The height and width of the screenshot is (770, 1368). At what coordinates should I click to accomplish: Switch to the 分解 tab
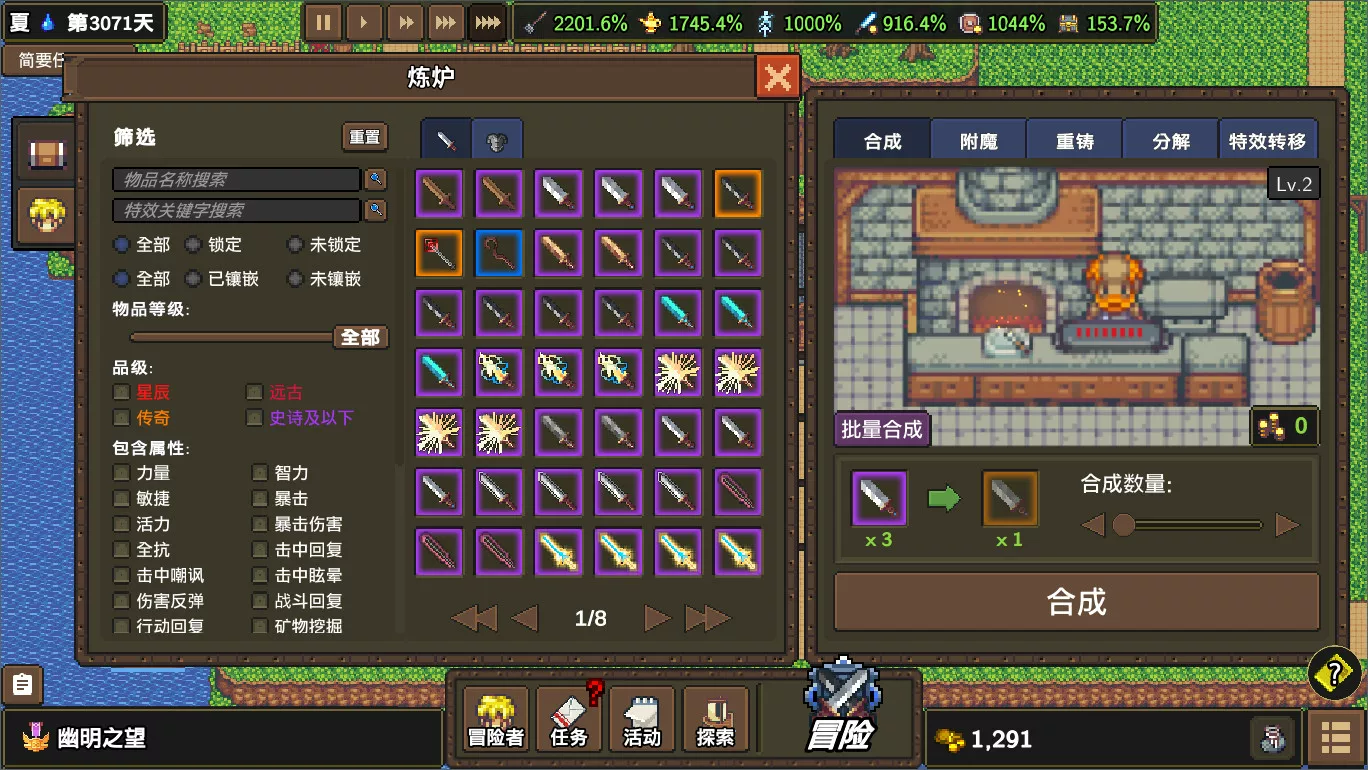(x=1170, y=140)
